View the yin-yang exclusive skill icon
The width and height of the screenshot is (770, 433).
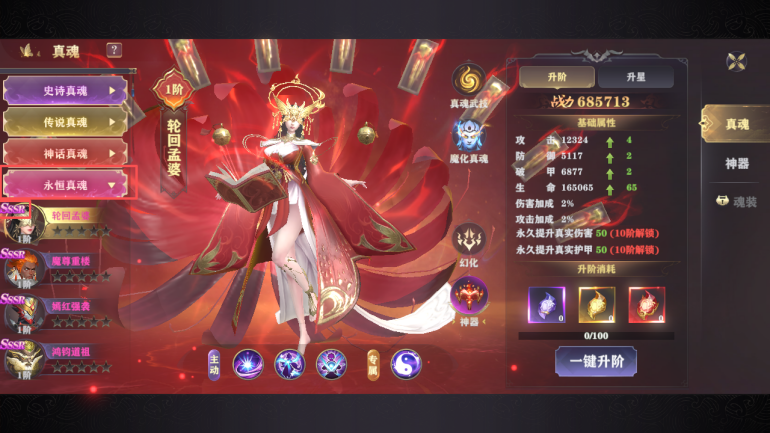click(x=406, y=364)
